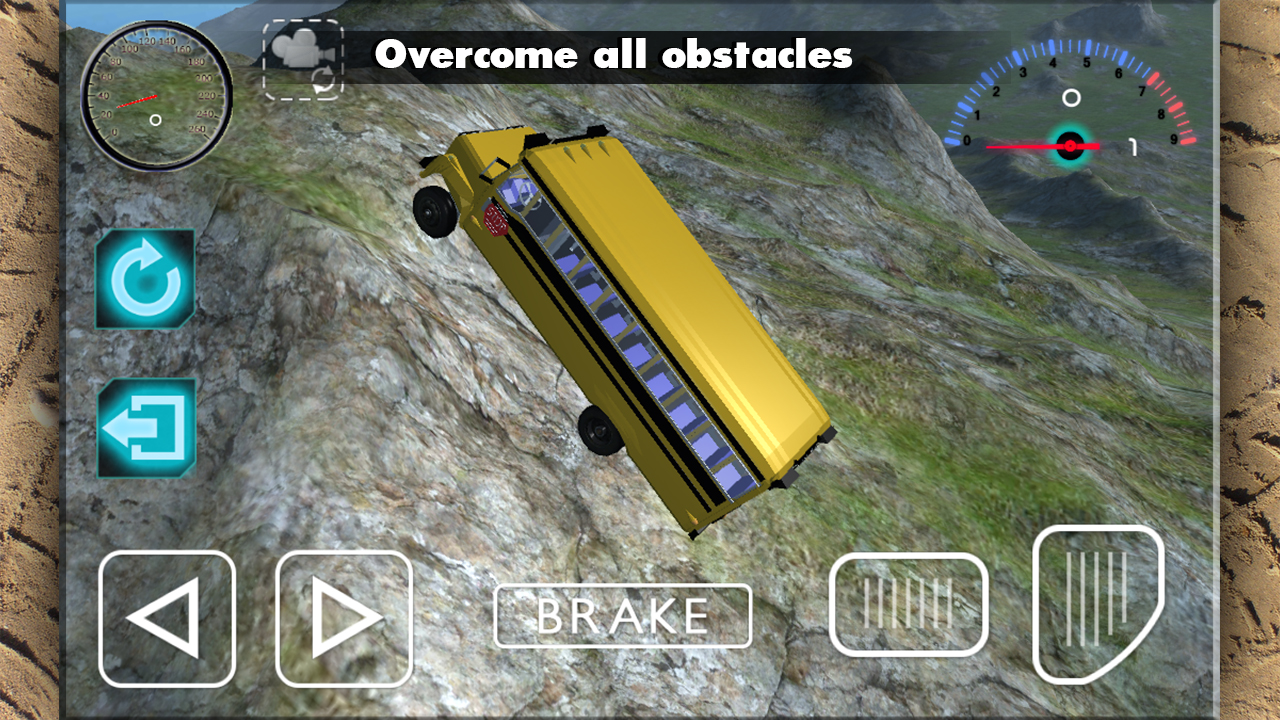The width and height of the screenshot is (1280, 720).
Task: Steer left with the left arrow control
Action: [x=167, y=617]
